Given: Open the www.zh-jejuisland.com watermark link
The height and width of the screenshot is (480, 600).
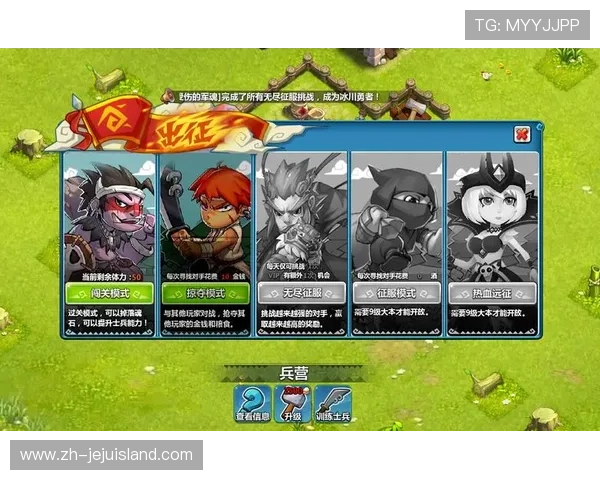Looking at the screenshot, I should point(107,455).
